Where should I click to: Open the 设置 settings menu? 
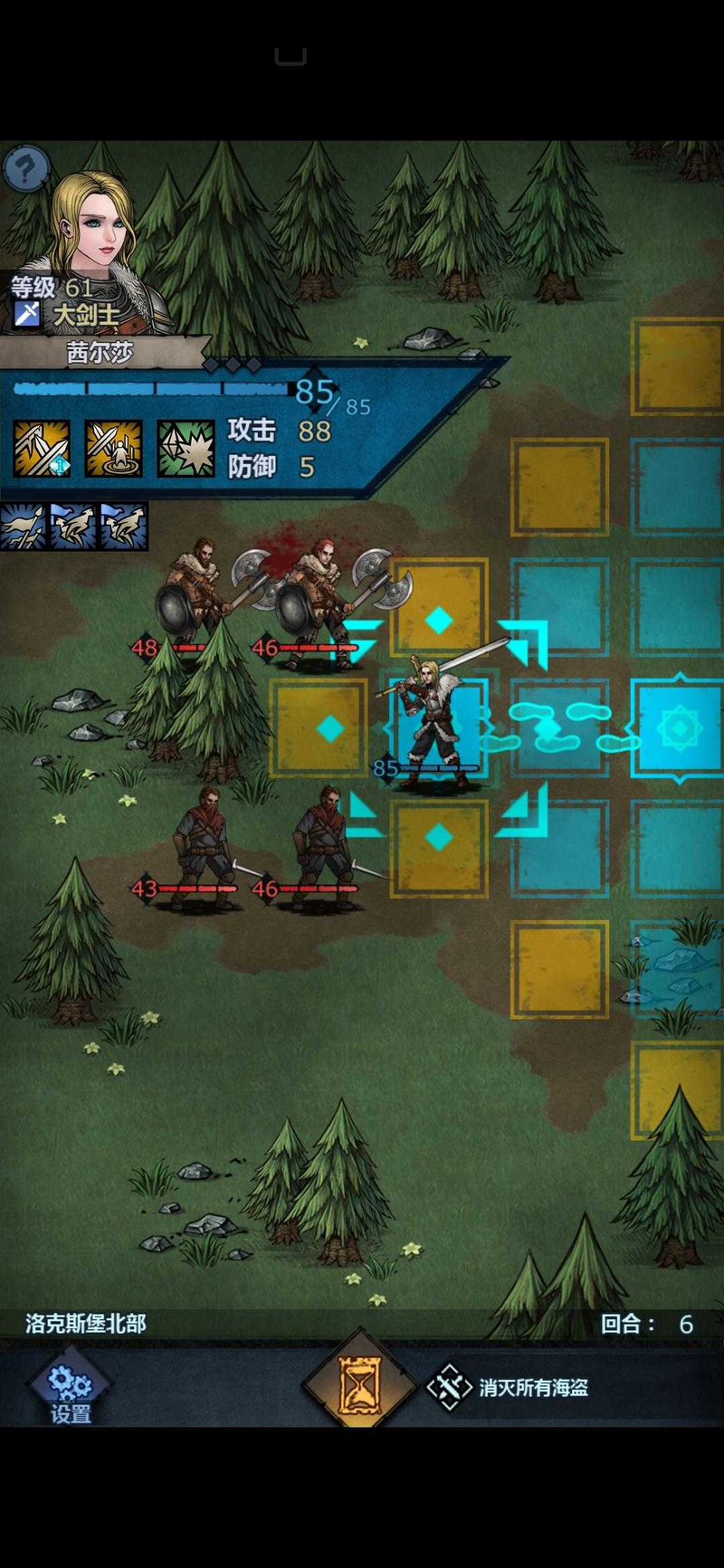coord(71,1391)
